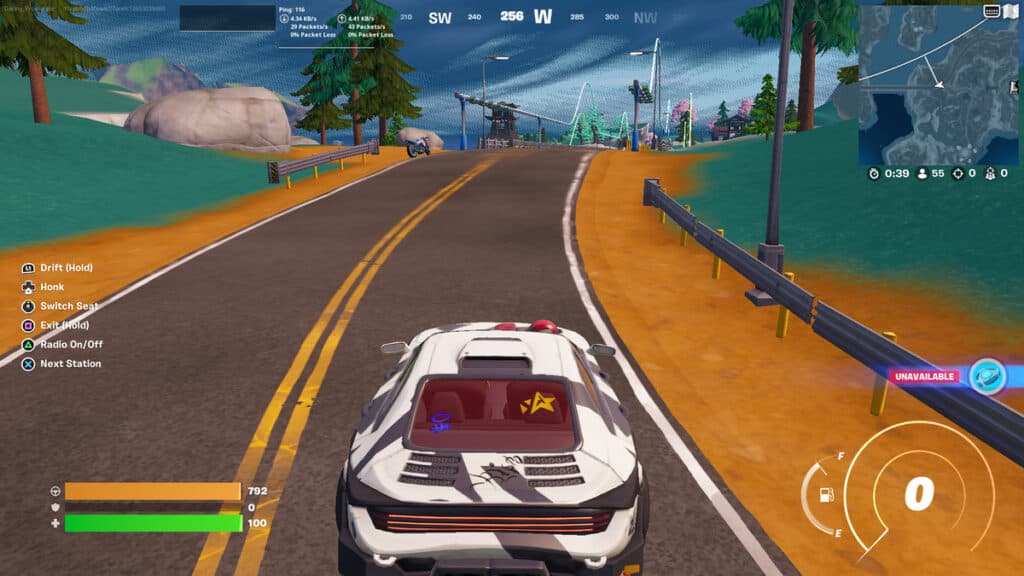
Task: Click the keyboard icon above the minimap
Action: point(992,11)
